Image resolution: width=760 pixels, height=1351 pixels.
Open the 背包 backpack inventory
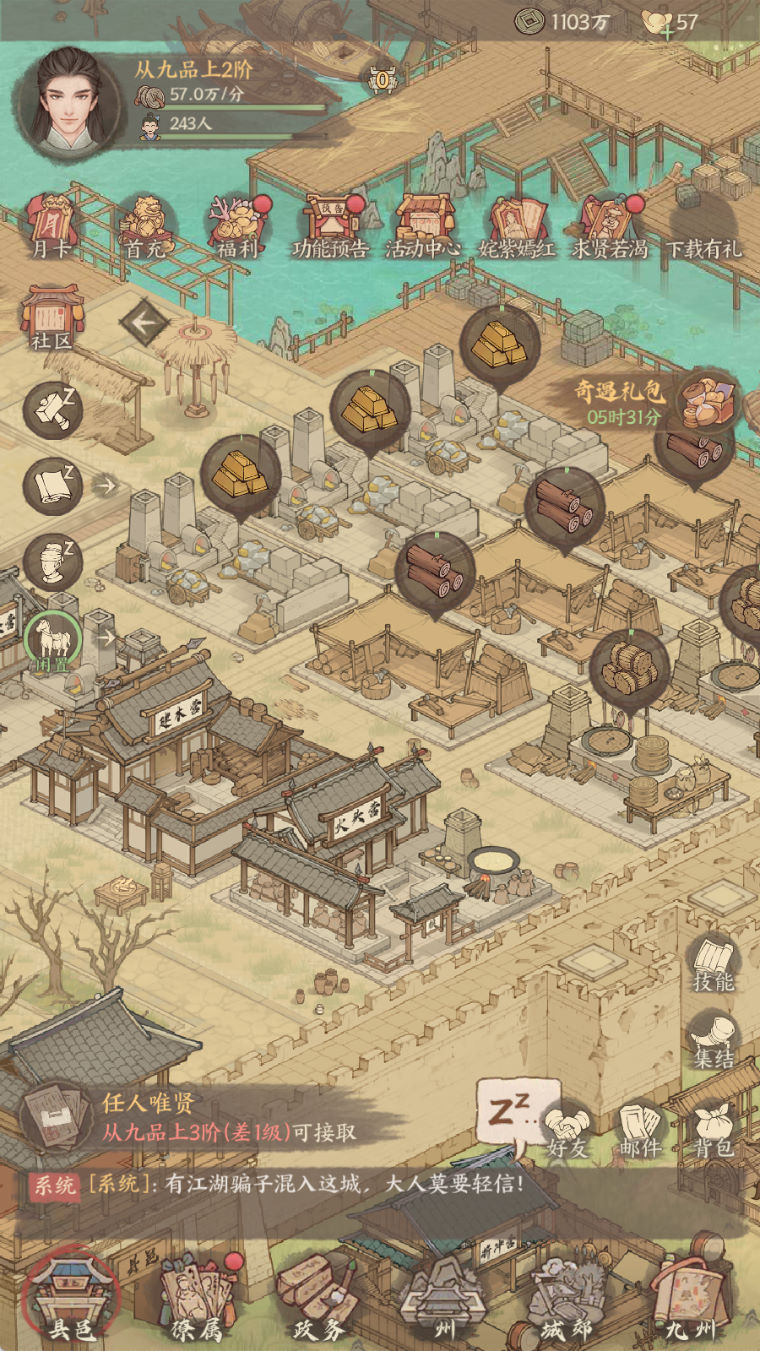pyautogui.click(x=714, y=1130)
